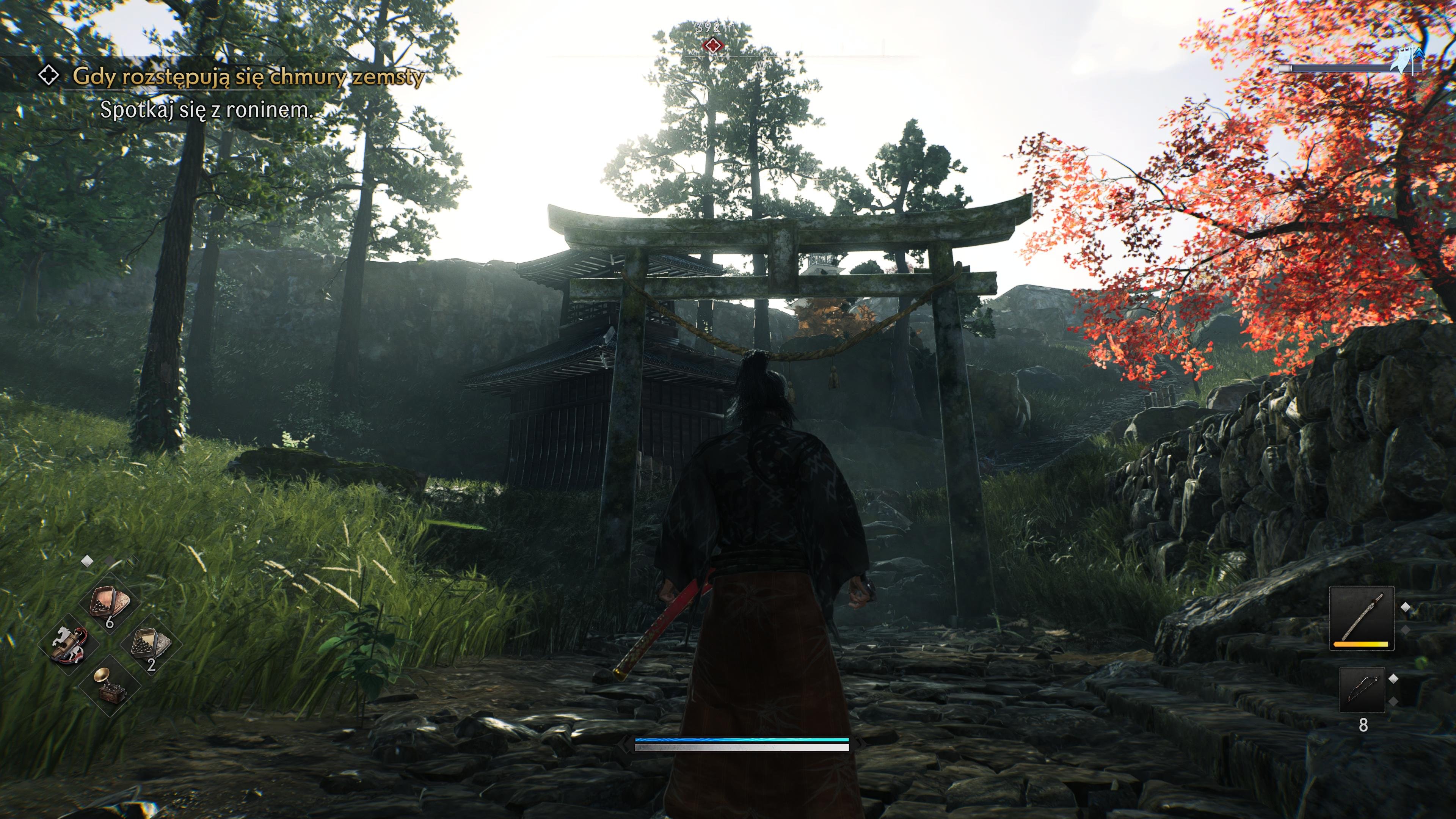
Task: Select the katana weapon slot
Action: [1361, 619]
